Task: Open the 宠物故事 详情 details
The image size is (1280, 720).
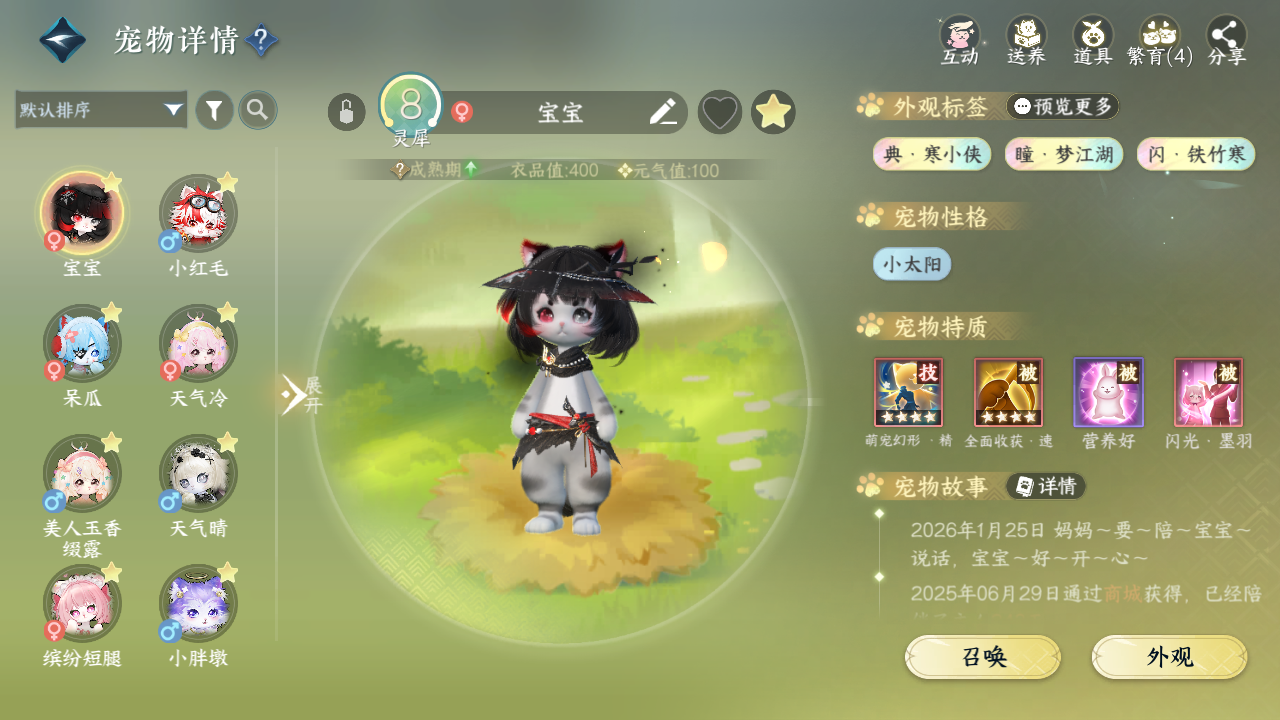Action: pyautogui.click(x=1046, y=486)
